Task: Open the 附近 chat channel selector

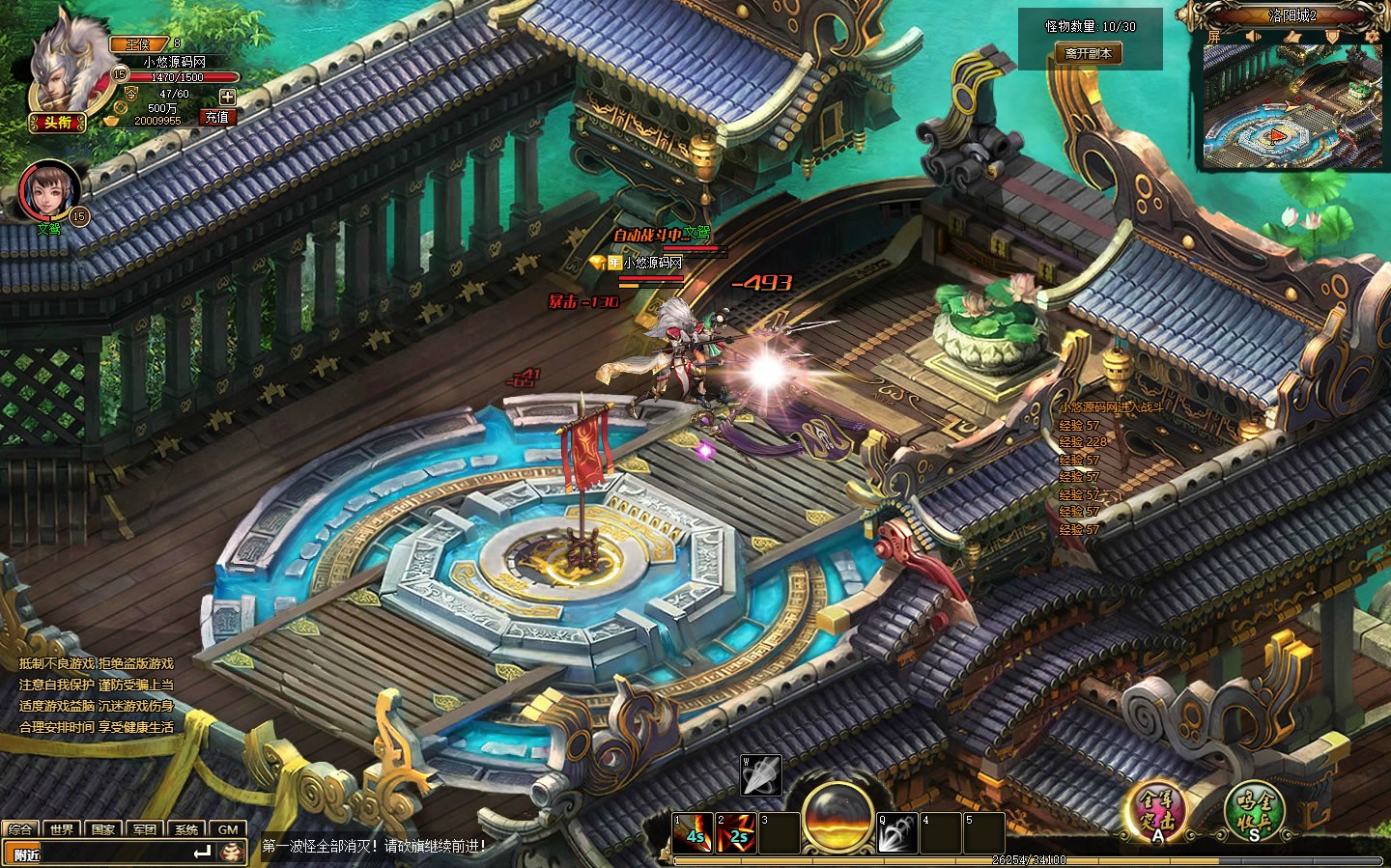Action: click(x=28, y=854)
